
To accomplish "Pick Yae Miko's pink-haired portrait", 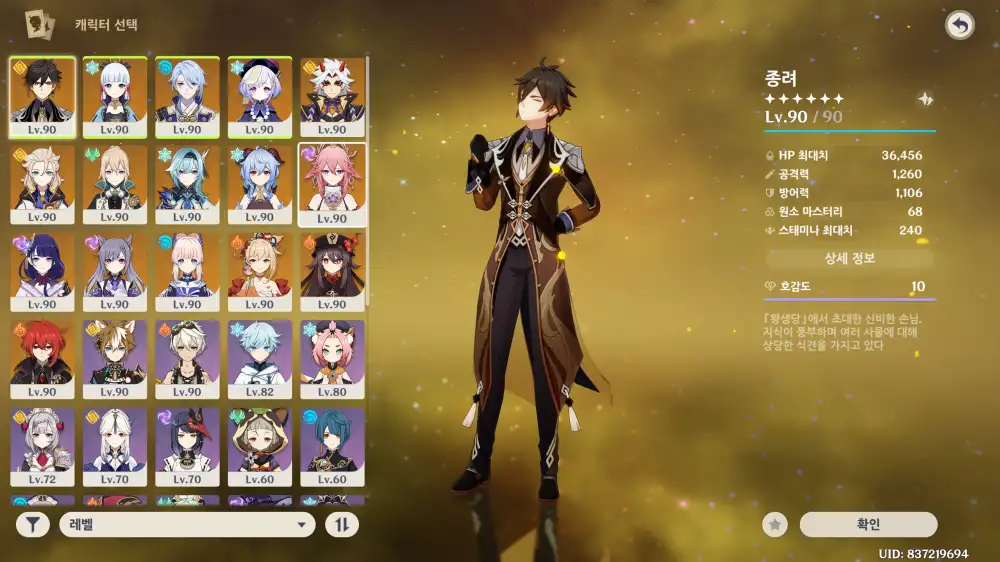I will pos(333,184).
